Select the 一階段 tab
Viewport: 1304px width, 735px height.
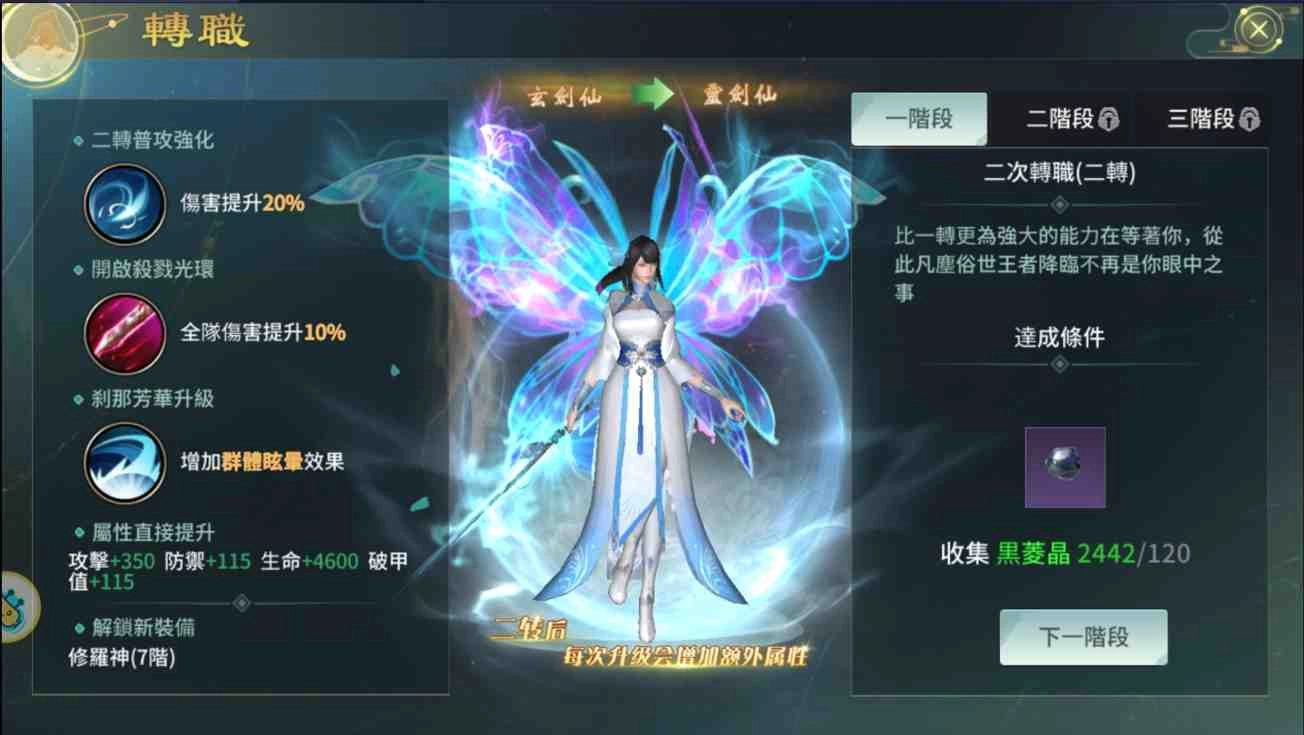918,117
